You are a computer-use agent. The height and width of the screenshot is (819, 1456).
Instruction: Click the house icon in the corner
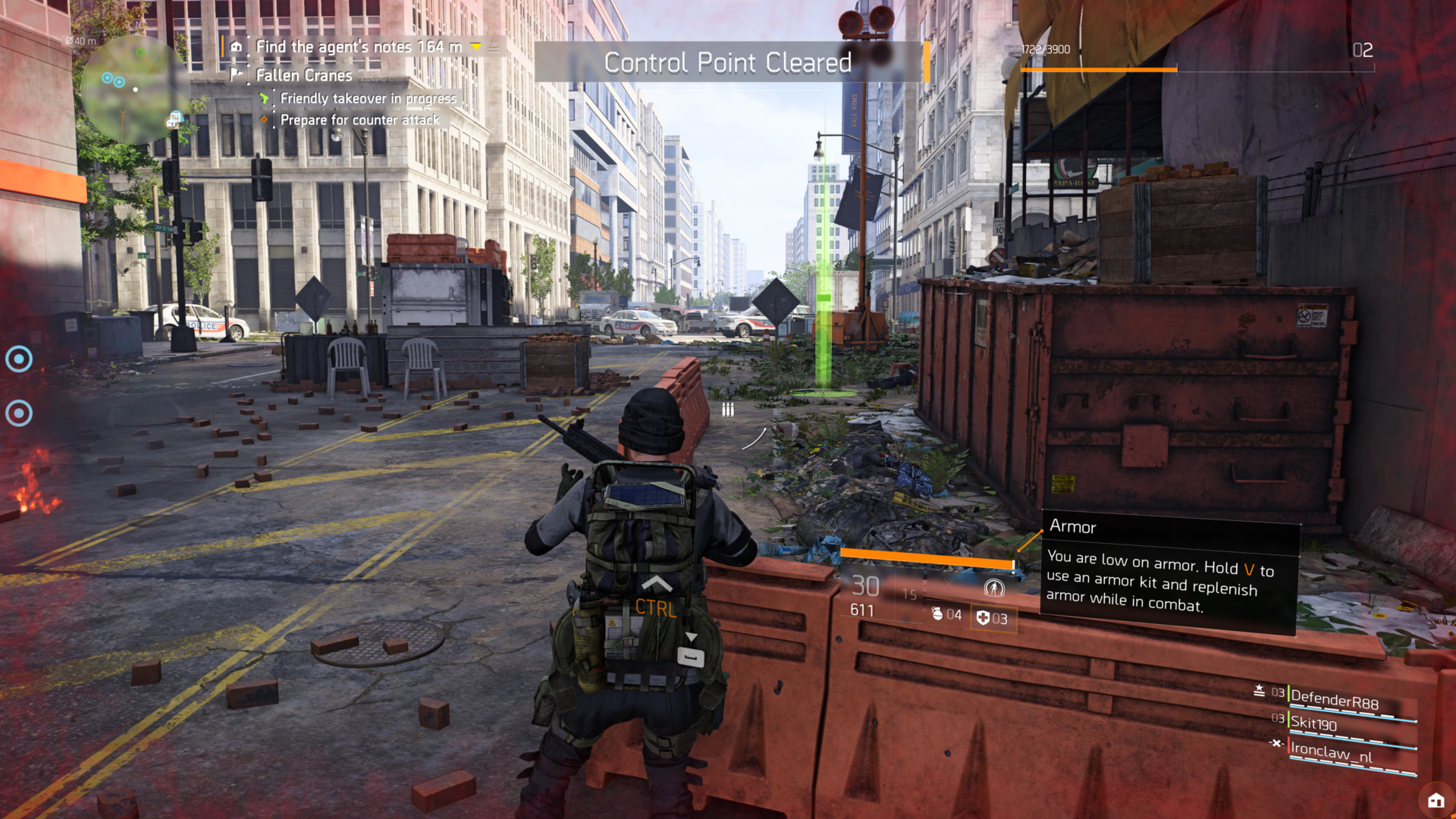(1436, 800)
